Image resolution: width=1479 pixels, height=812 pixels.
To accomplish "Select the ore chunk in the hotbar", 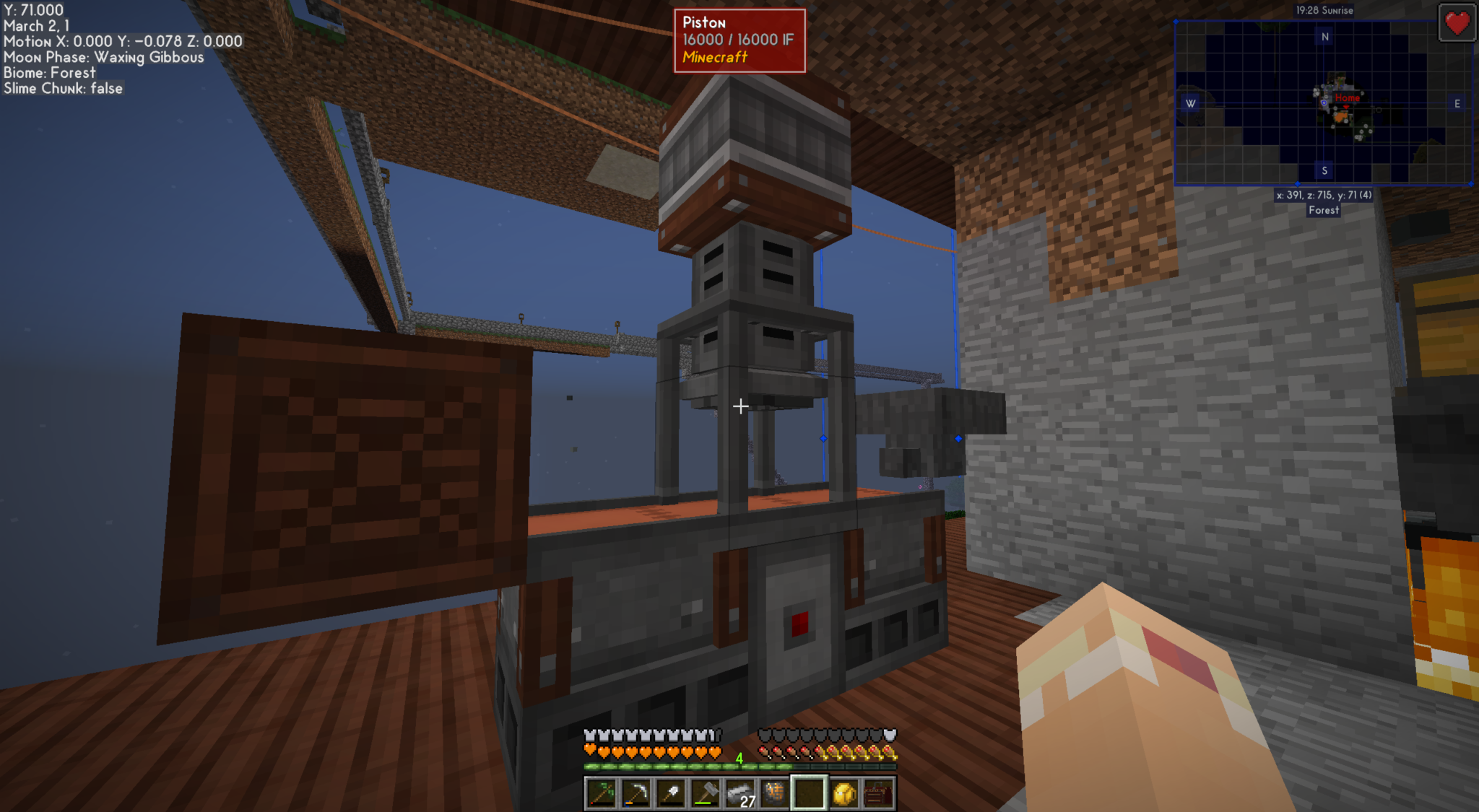I will click(776, 793).
